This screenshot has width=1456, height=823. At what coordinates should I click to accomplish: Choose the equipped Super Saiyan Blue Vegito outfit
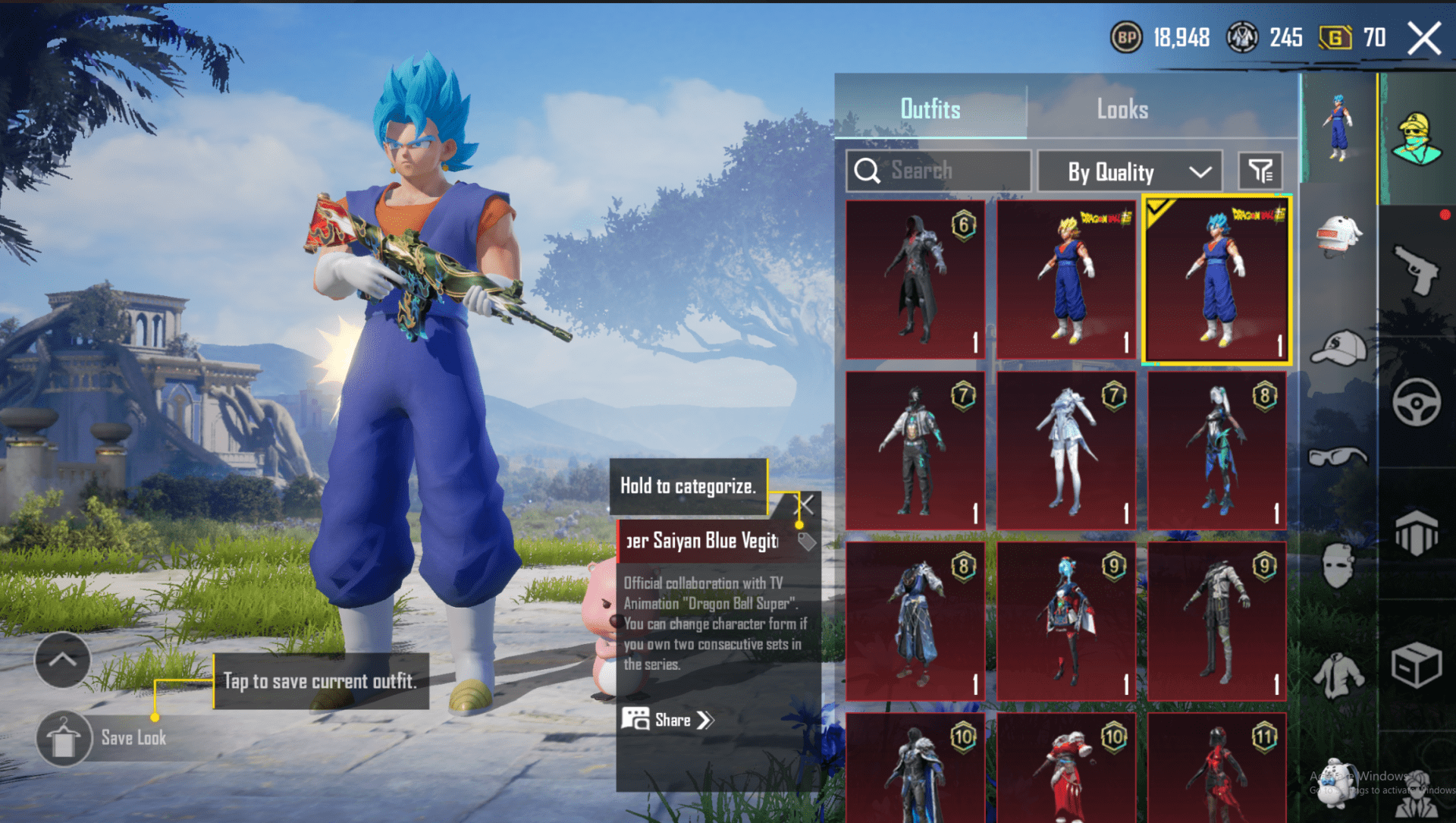[1217, 279]
